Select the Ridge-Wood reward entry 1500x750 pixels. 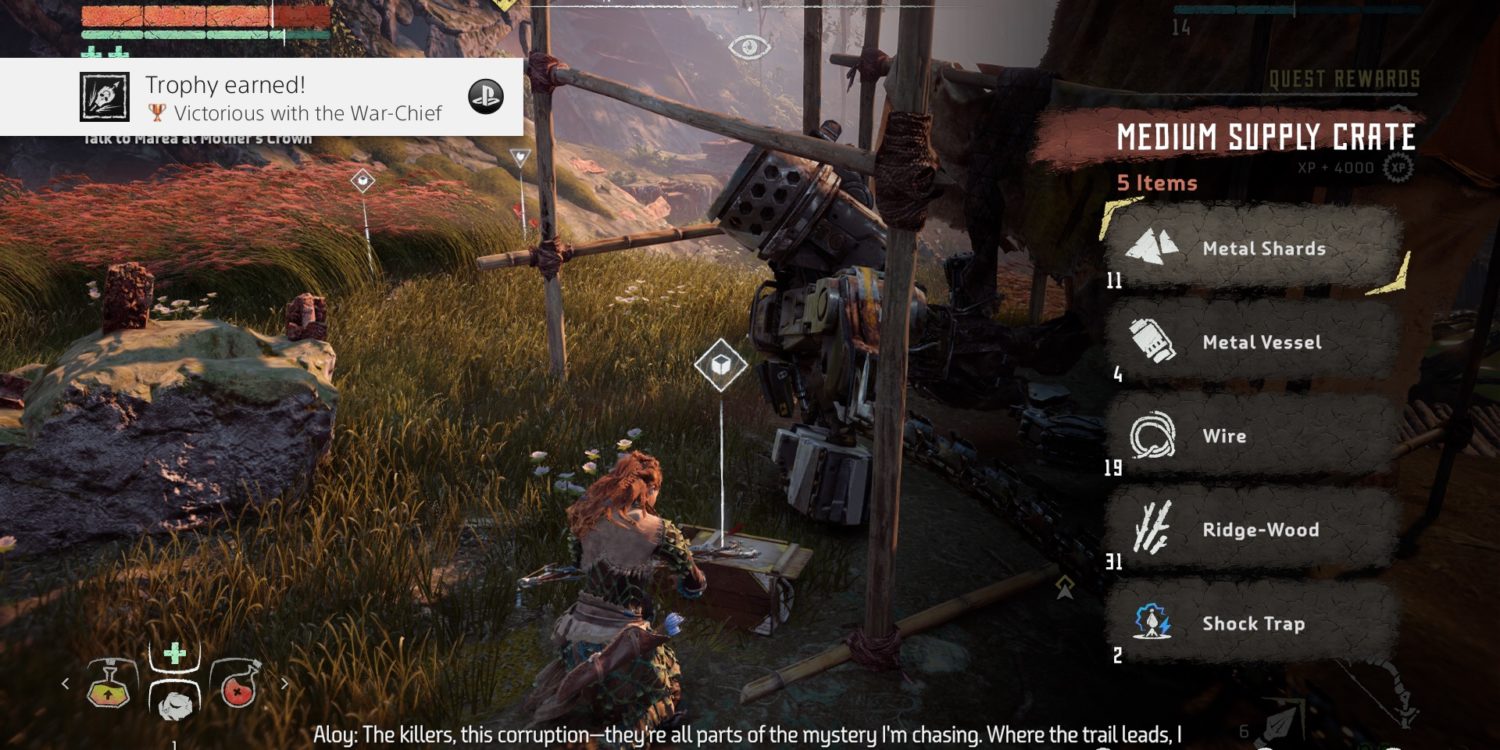click(1252, 531)
